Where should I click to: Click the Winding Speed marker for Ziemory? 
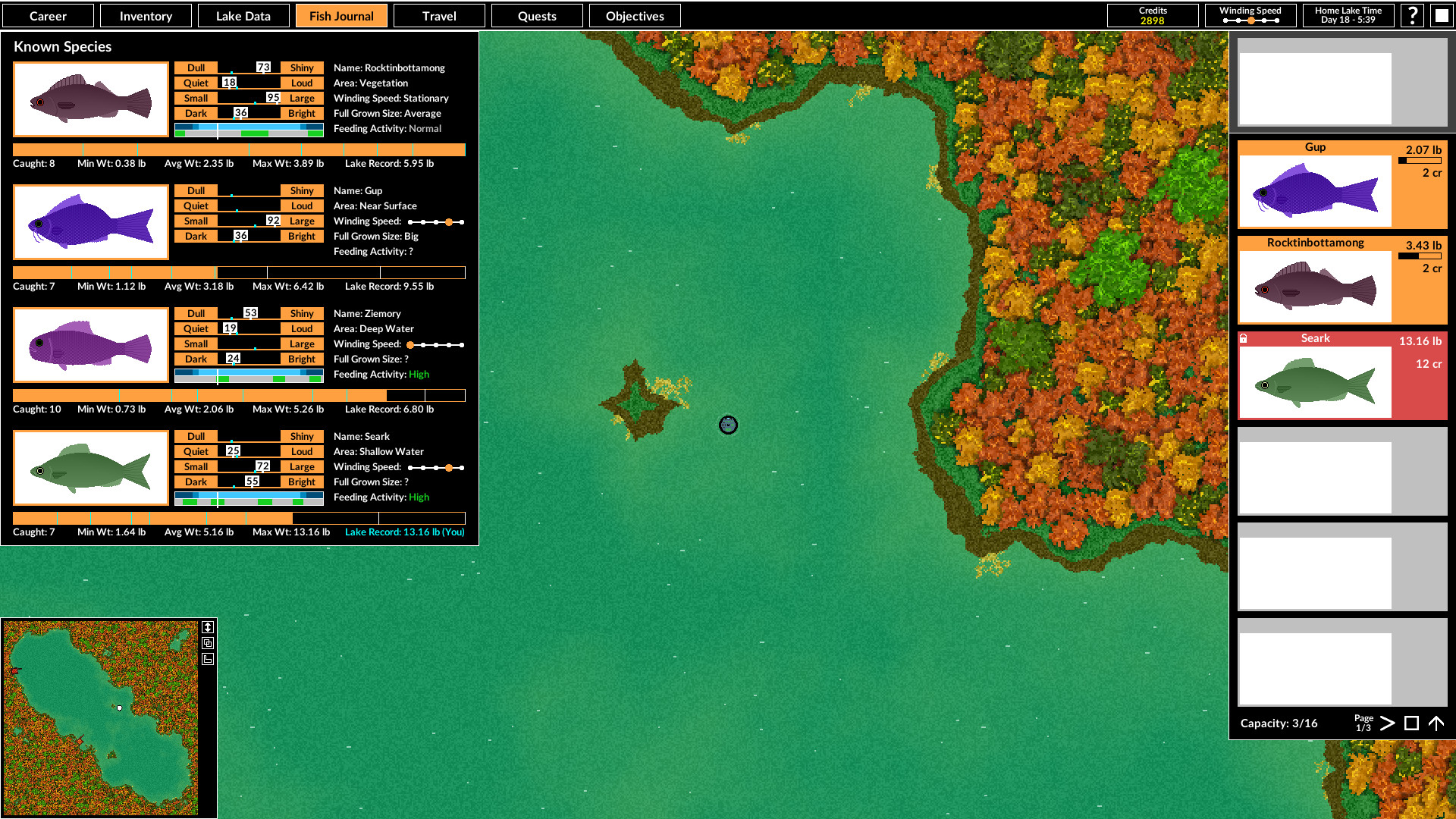tap(410, 344)
